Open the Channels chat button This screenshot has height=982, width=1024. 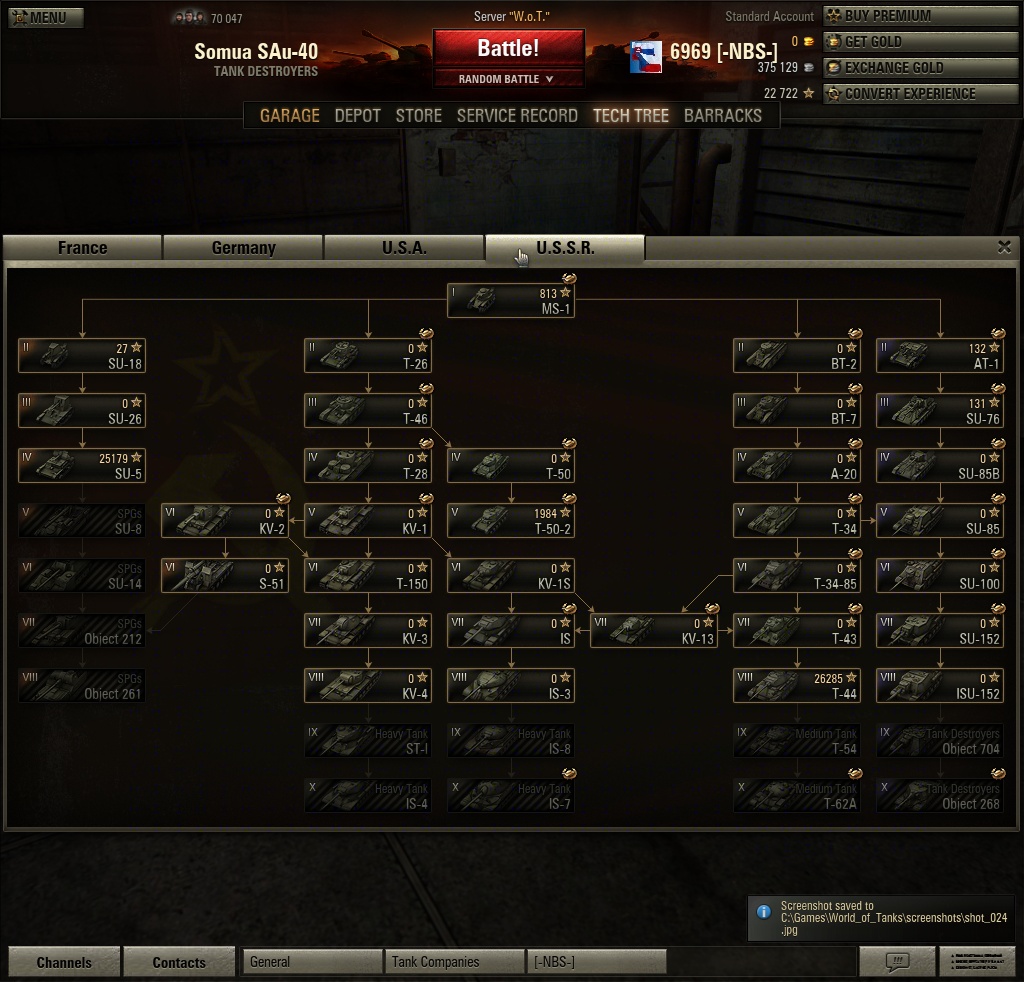(x=64, y=962)
